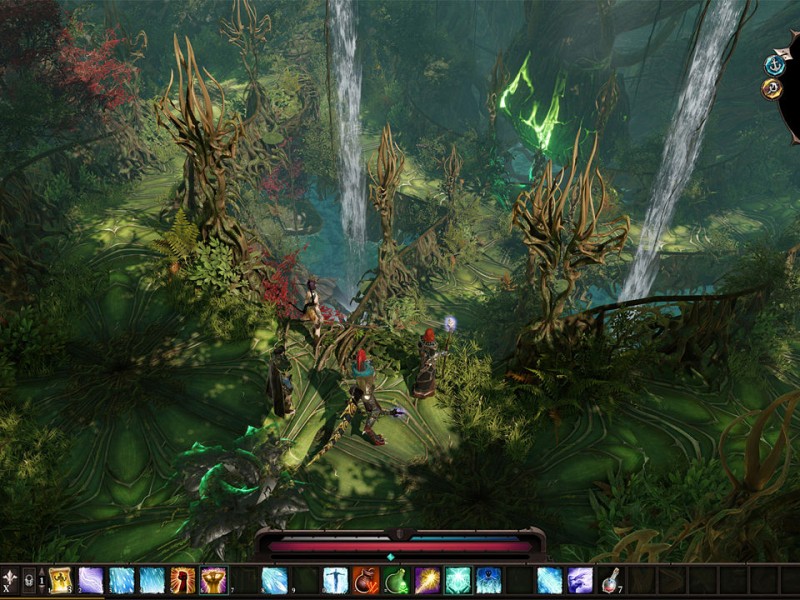Change the hotbar page number
The height and width of the screenshot is (600, 800).
click(41, 580)
